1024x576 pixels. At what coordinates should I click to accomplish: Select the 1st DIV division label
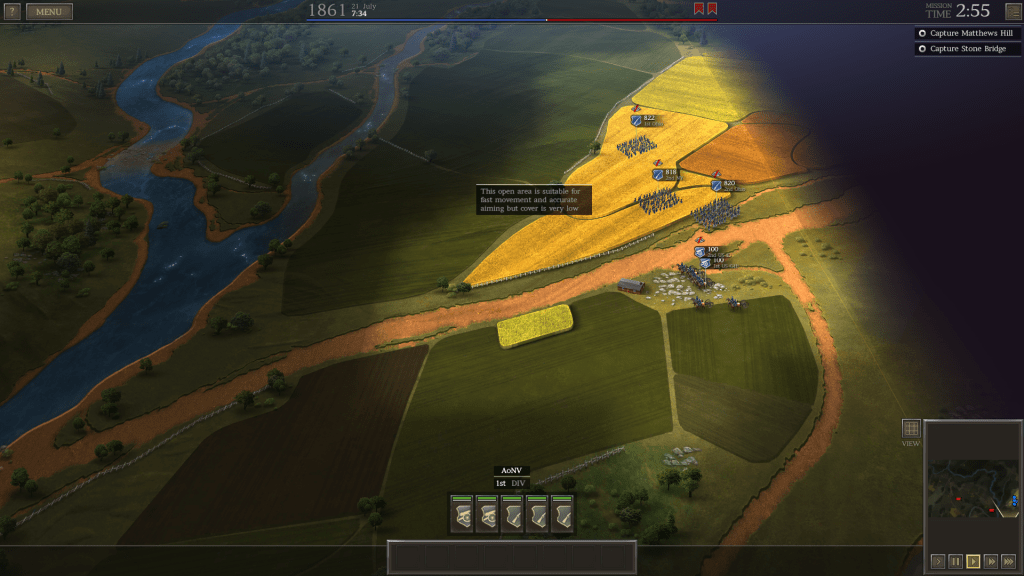(511, 484)
